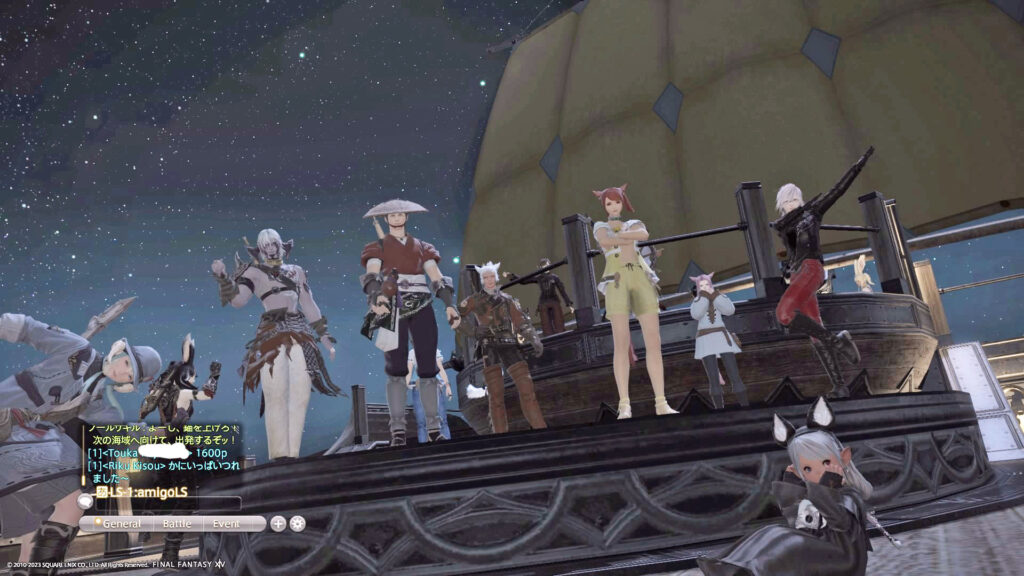
Task: Open the chat mode speech bubble icon
Action: pos(85,503)
